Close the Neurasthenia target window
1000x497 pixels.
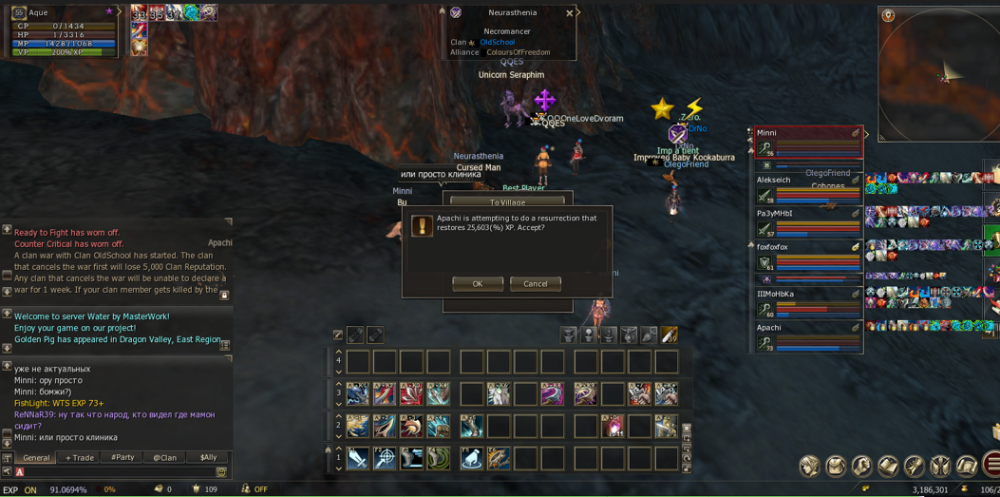[569, 13]
